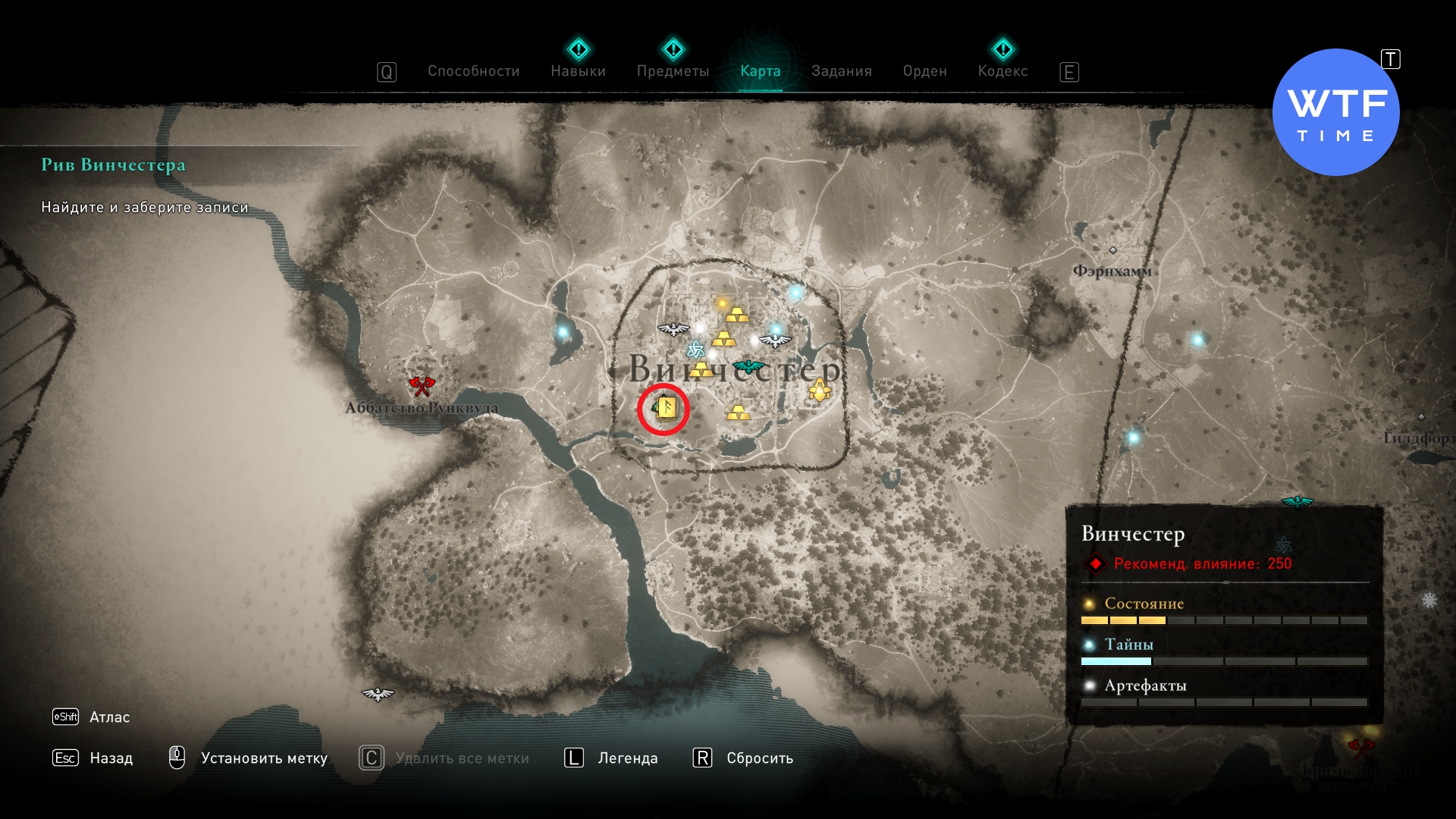Select the Предметы tab

673,71
